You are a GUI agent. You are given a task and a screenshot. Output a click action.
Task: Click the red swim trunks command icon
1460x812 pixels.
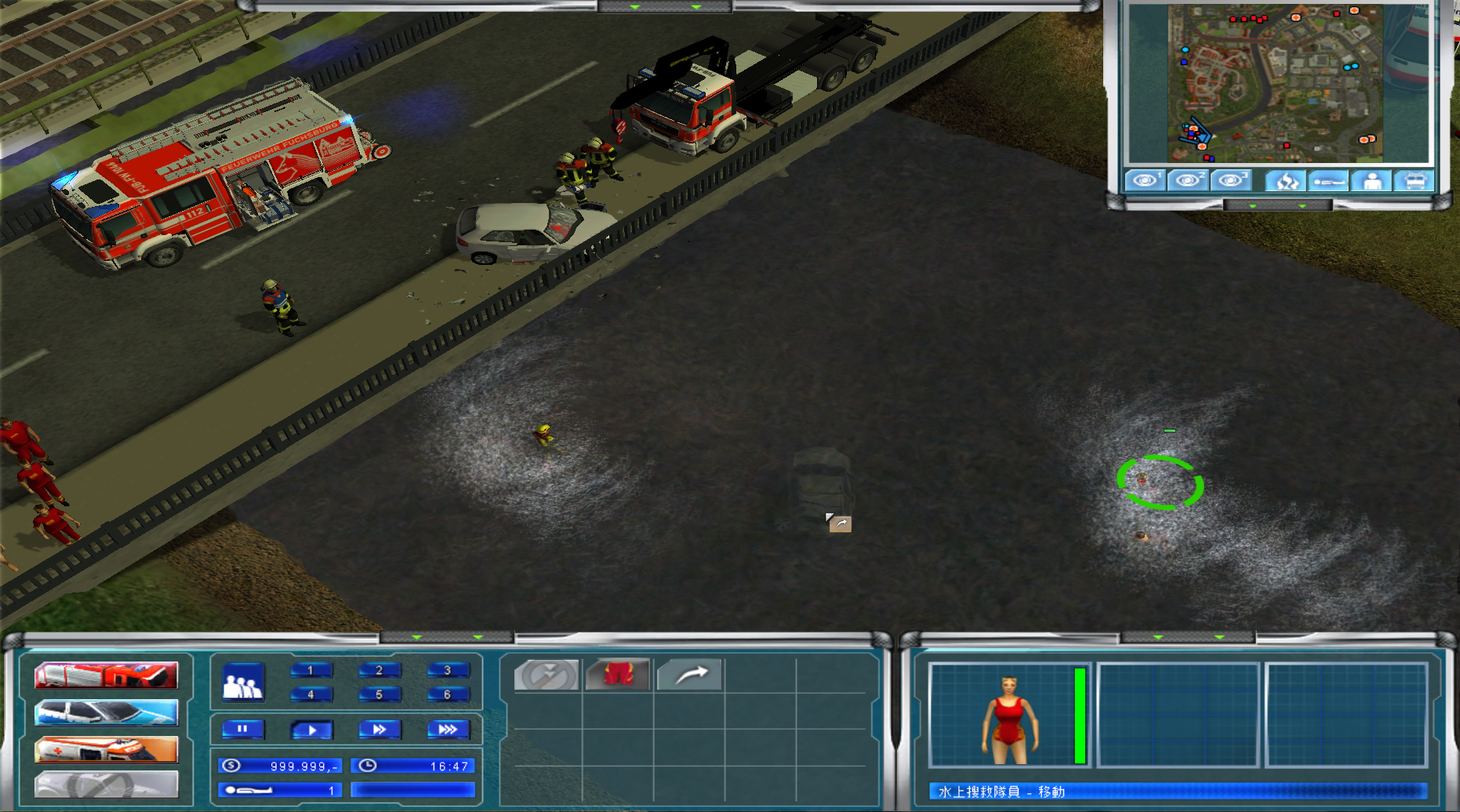[618, 674]
